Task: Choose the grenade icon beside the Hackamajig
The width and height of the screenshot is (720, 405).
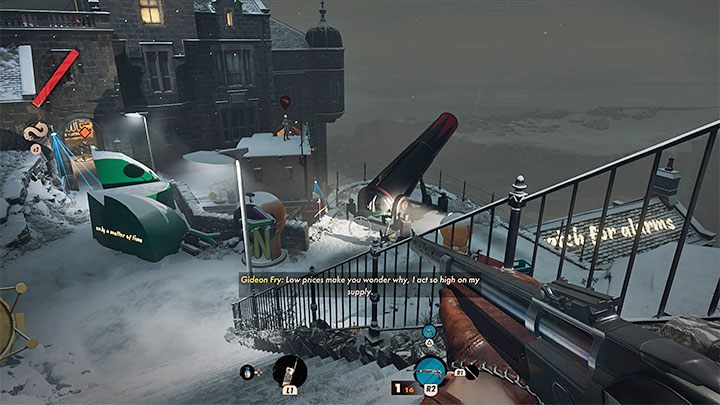Action: click(249, 374)
